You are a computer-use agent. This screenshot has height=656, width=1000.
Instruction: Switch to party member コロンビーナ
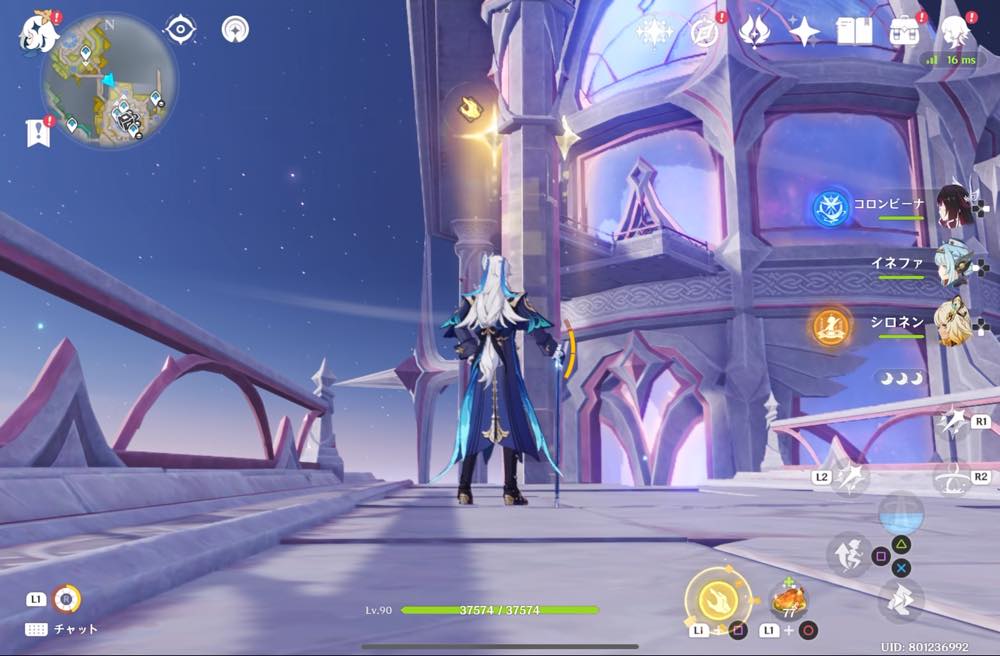[954, 204]
